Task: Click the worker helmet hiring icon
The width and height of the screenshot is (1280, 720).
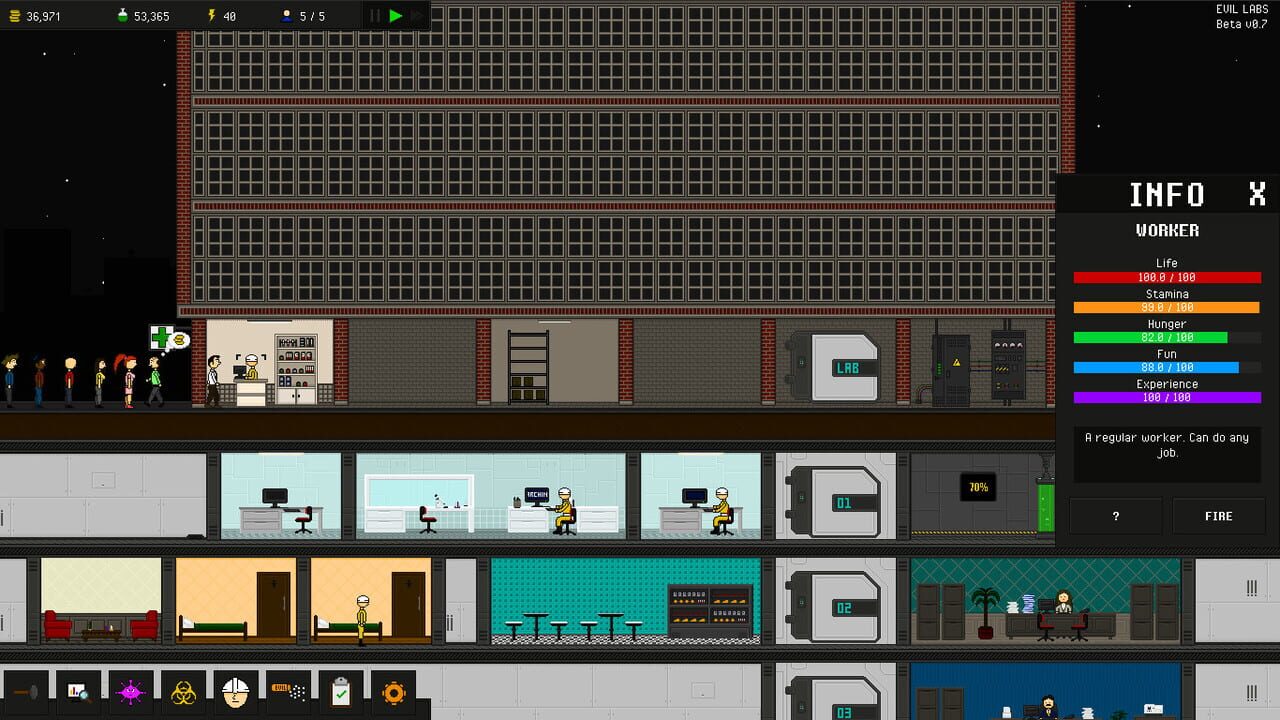Action: pos(235,692)
